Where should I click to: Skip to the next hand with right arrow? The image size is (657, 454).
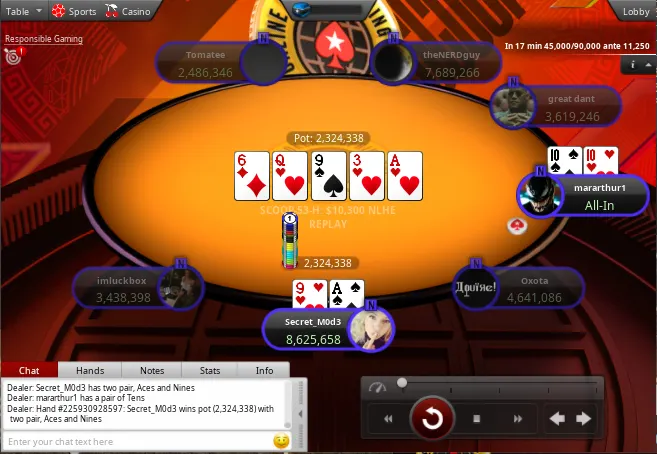click(583, 419)
